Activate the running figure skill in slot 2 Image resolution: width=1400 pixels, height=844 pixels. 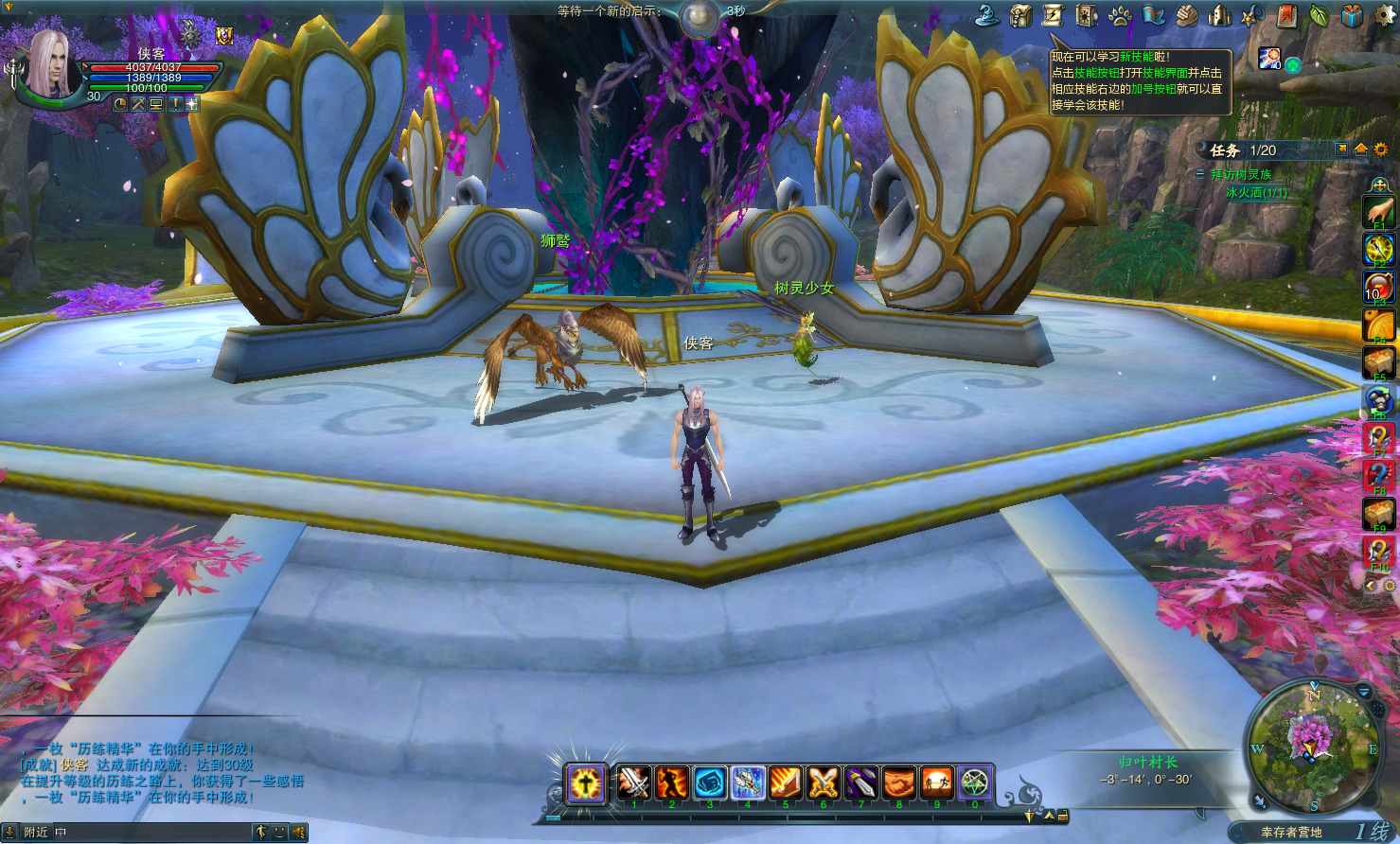(672, 782)
